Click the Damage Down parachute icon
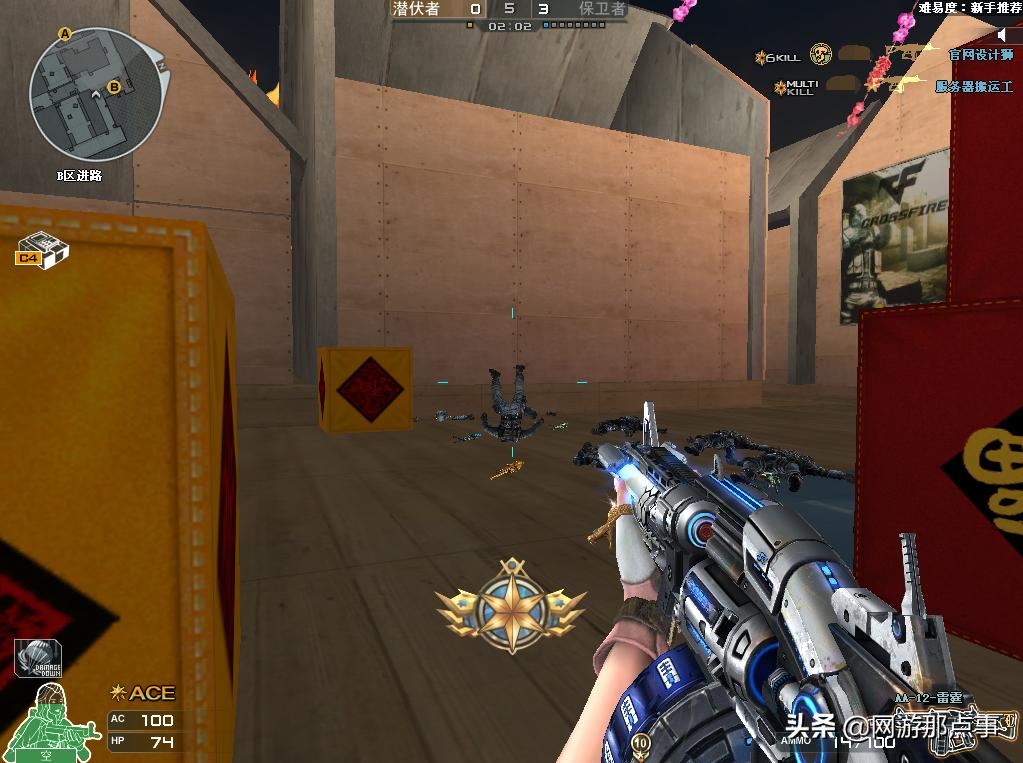1023x763 pixels. point(38,659)
